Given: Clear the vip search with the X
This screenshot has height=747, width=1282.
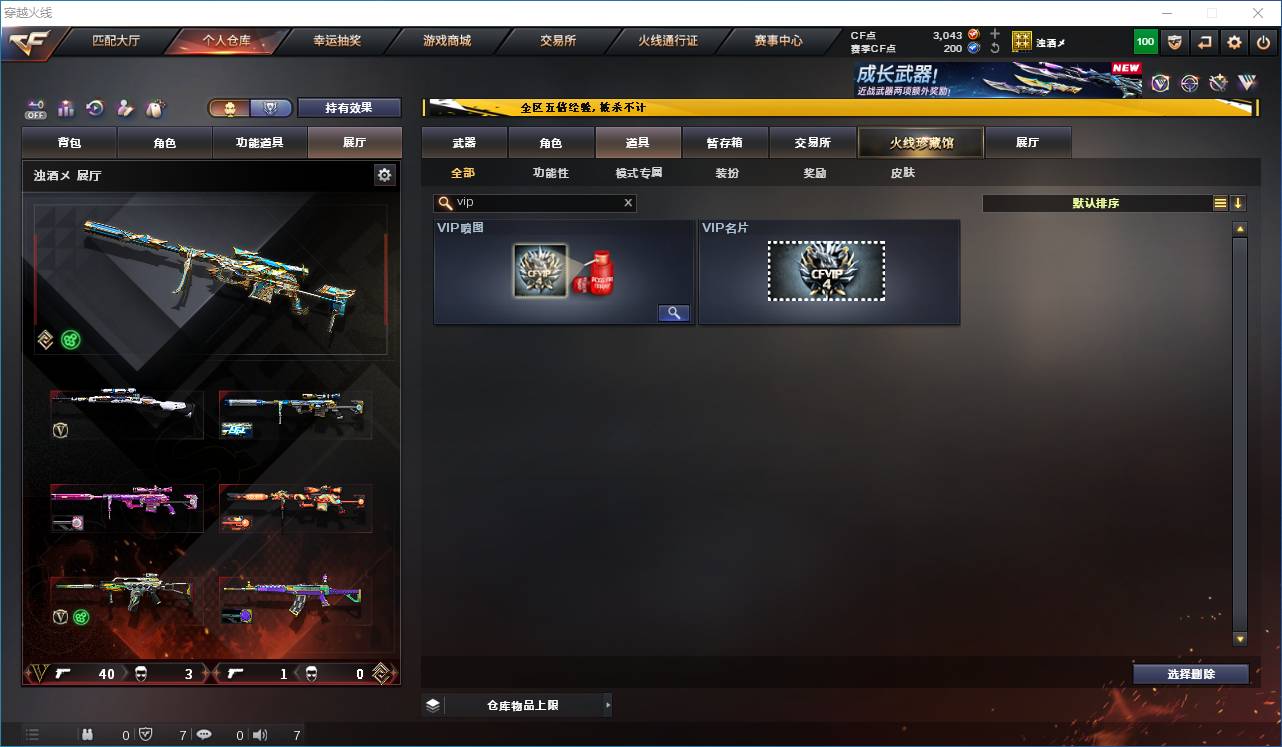Looking at the screenshot, I should click(628, 203).
